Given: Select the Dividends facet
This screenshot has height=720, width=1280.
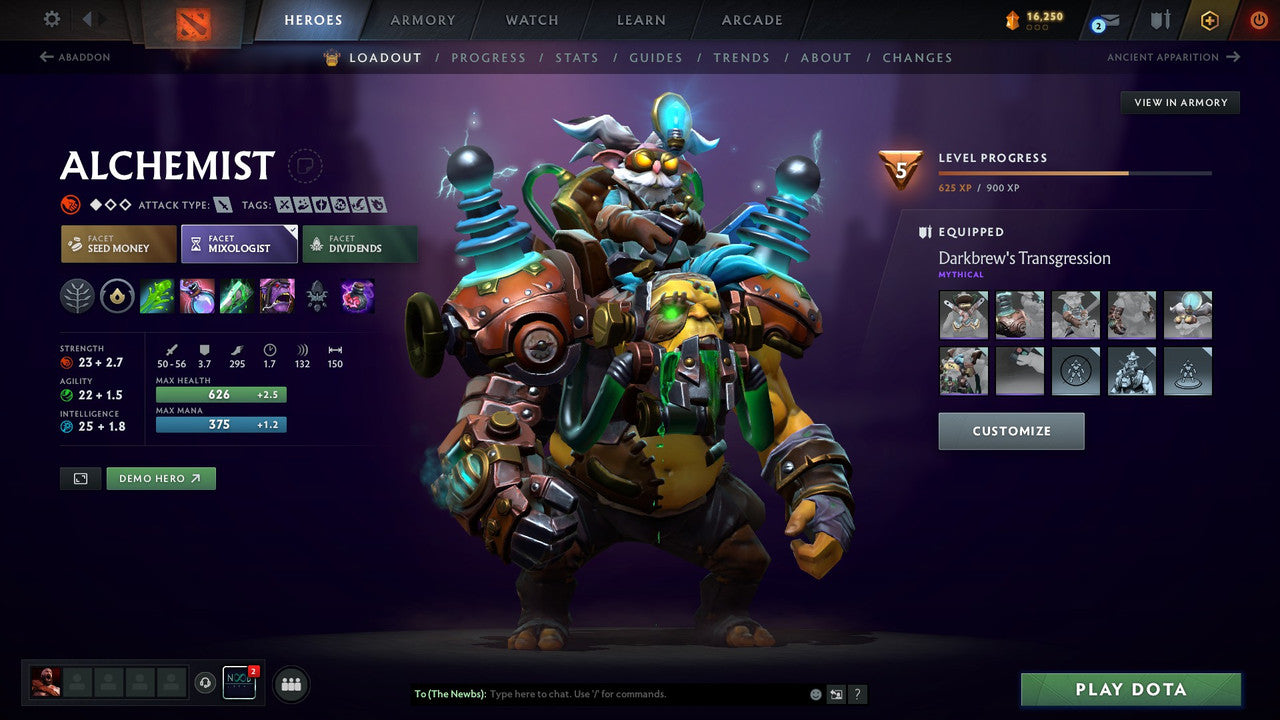Looking at the screenshot, I should [360, 243].
